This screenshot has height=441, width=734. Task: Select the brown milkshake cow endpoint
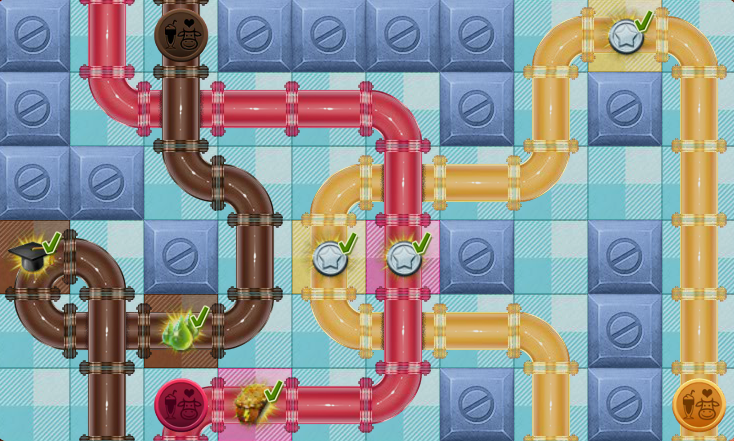click(181, 35)
